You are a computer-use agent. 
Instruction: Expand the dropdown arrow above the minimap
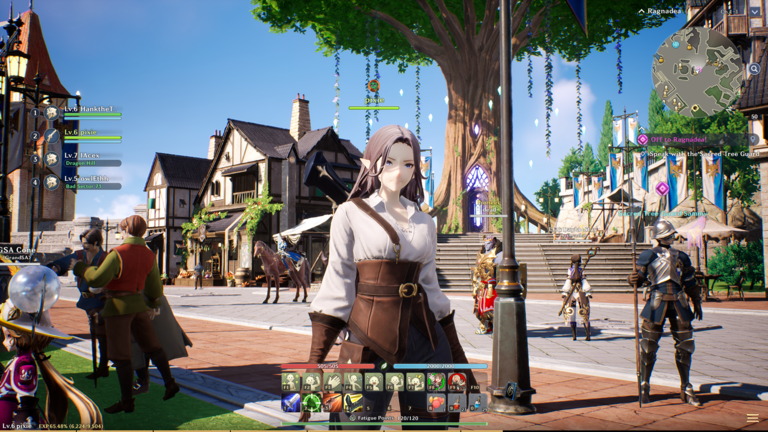tap(754, 11)
